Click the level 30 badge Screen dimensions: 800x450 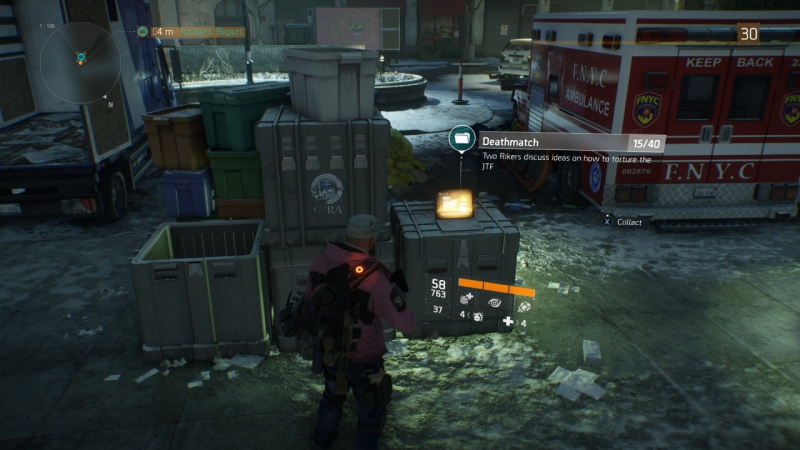[x=748, y=33]
